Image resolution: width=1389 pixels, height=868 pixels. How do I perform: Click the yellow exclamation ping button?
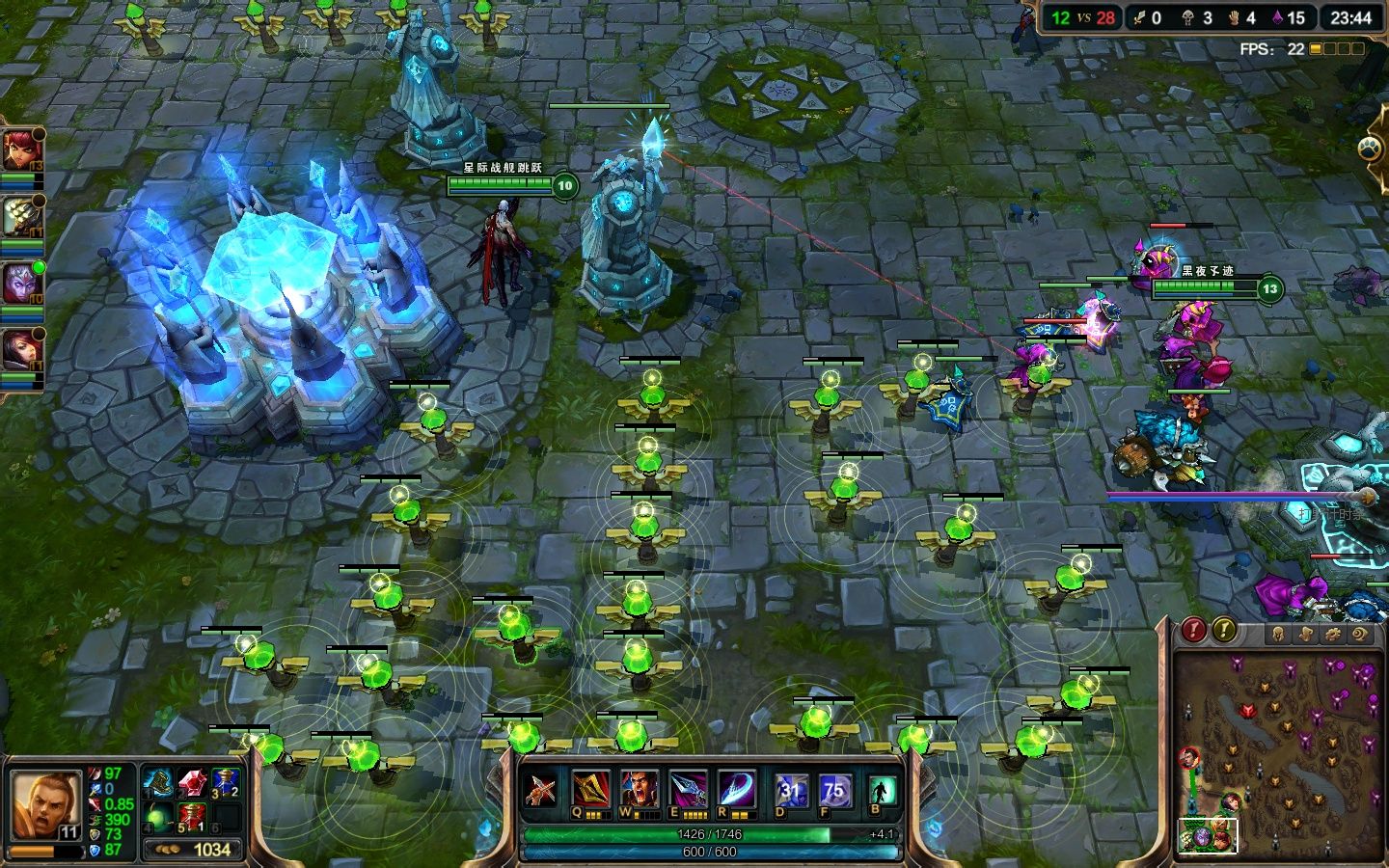coord(1224,630)
